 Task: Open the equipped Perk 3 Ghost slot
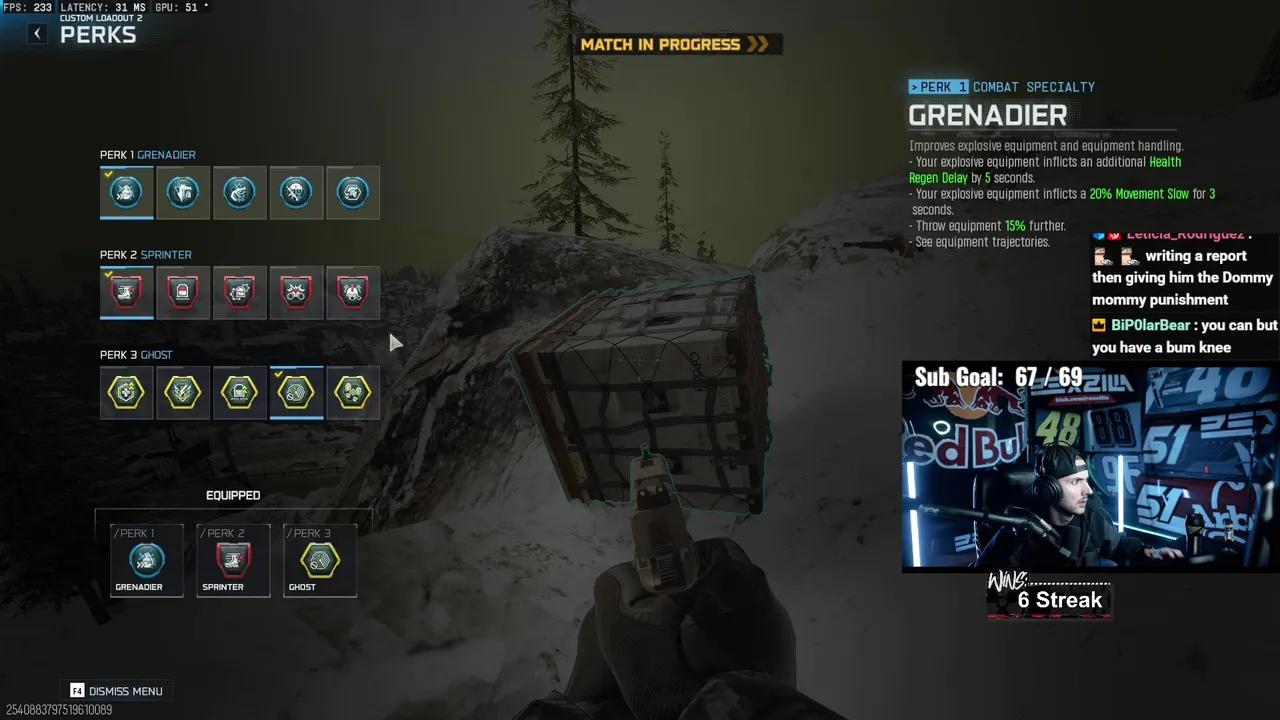(x=320, y=561)
